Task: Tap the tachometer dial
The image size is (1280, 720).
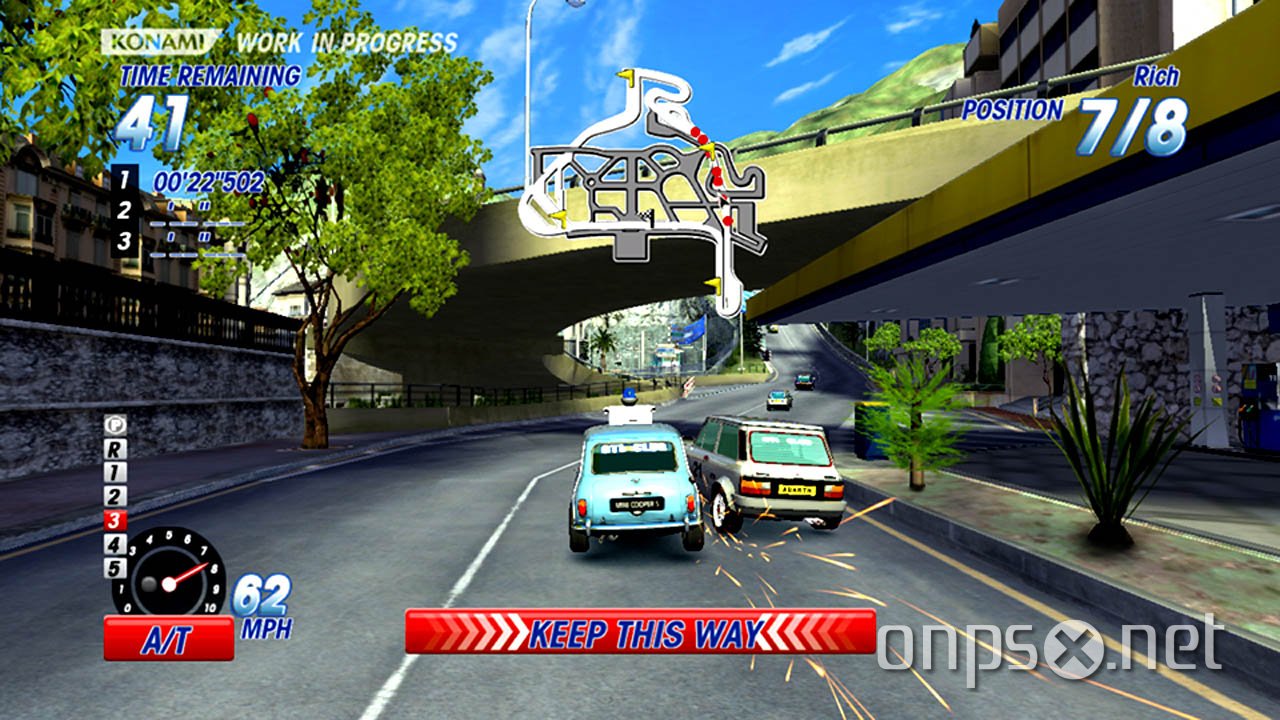Action: coord(168,582)
